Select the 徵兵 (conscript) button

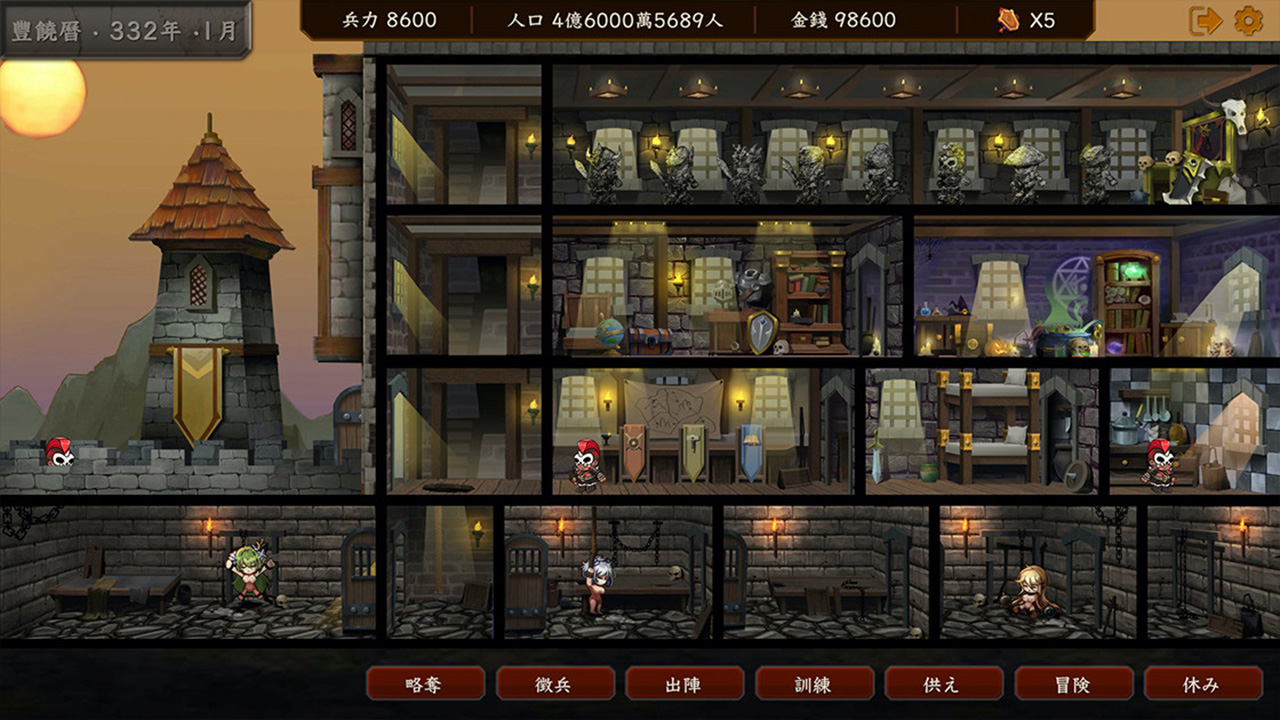[x=555, y=684]
